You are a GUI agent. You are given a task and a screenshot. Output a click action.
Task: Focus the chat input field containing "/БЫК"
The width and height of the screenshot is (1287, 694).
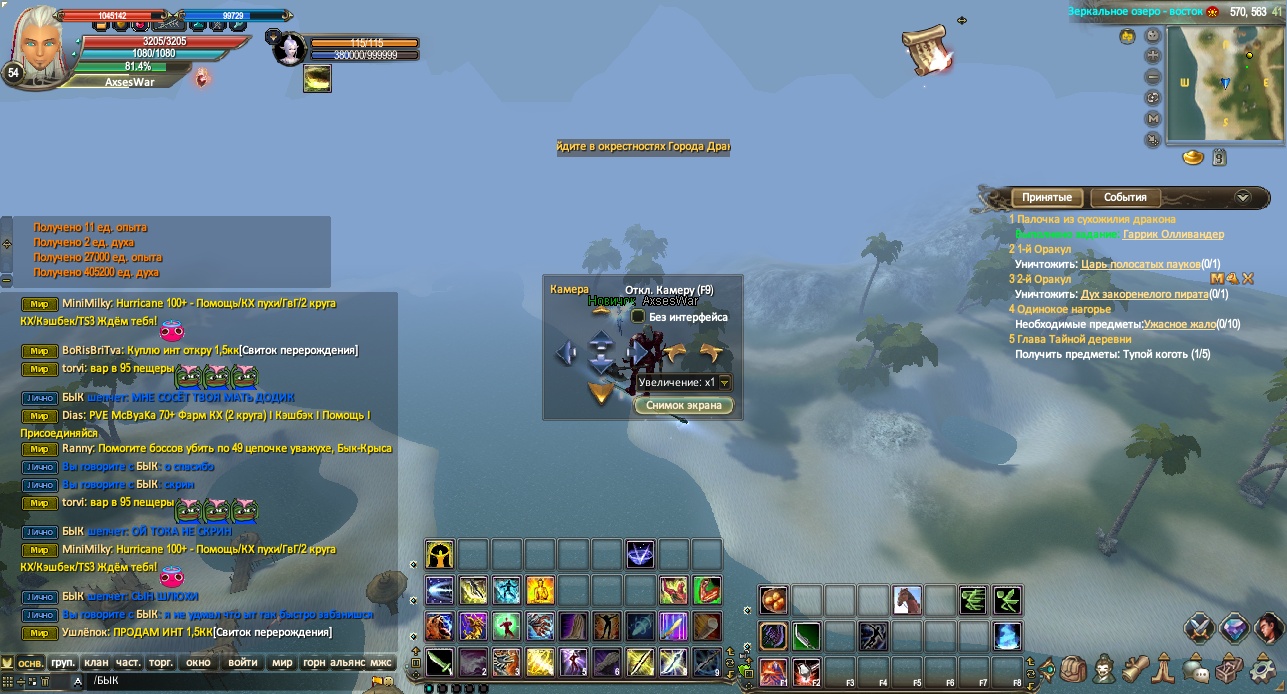[x=220, y=681]
